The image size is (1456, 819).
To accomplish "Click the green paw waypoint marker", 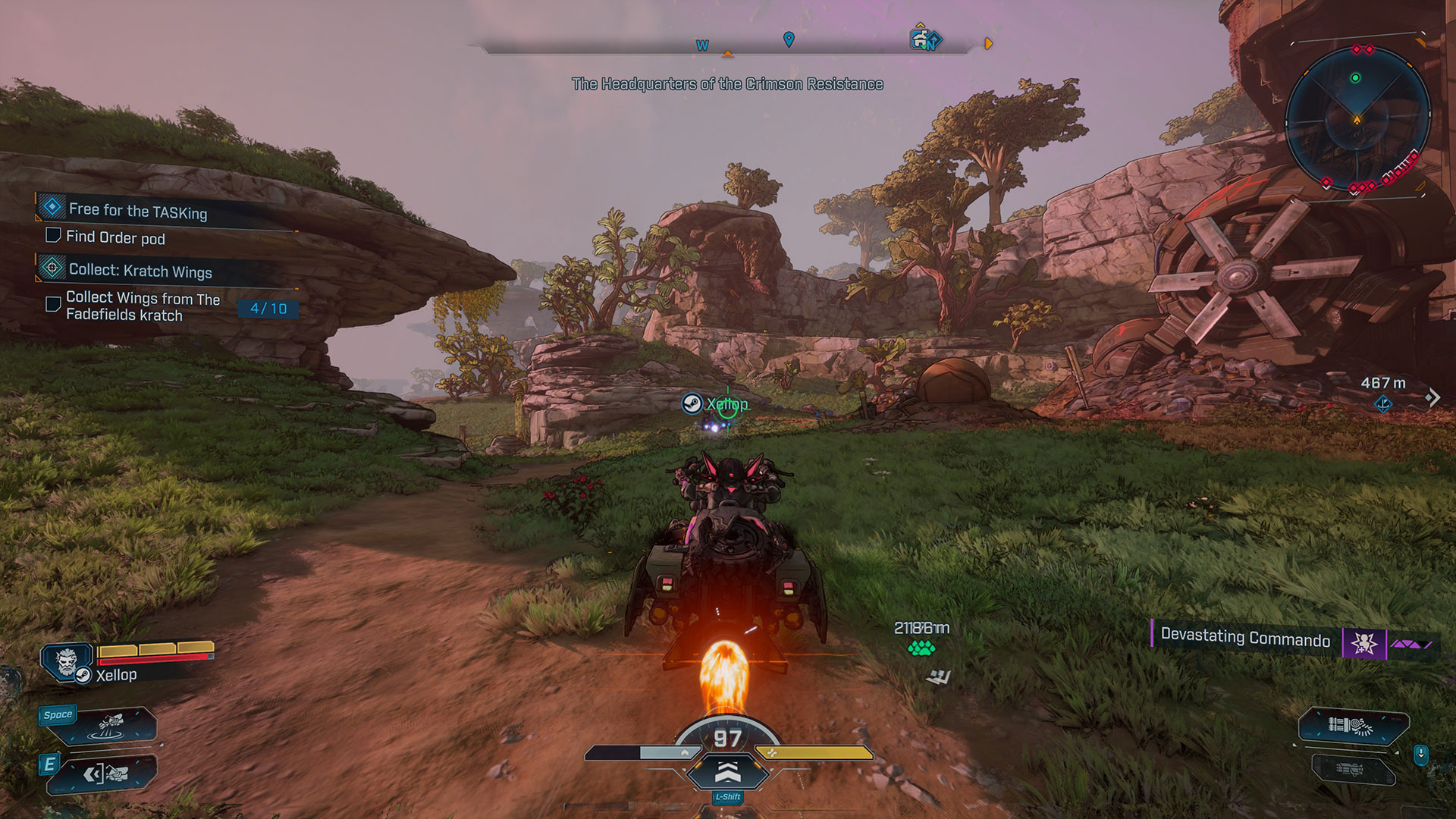I will [x=921, y=648].
